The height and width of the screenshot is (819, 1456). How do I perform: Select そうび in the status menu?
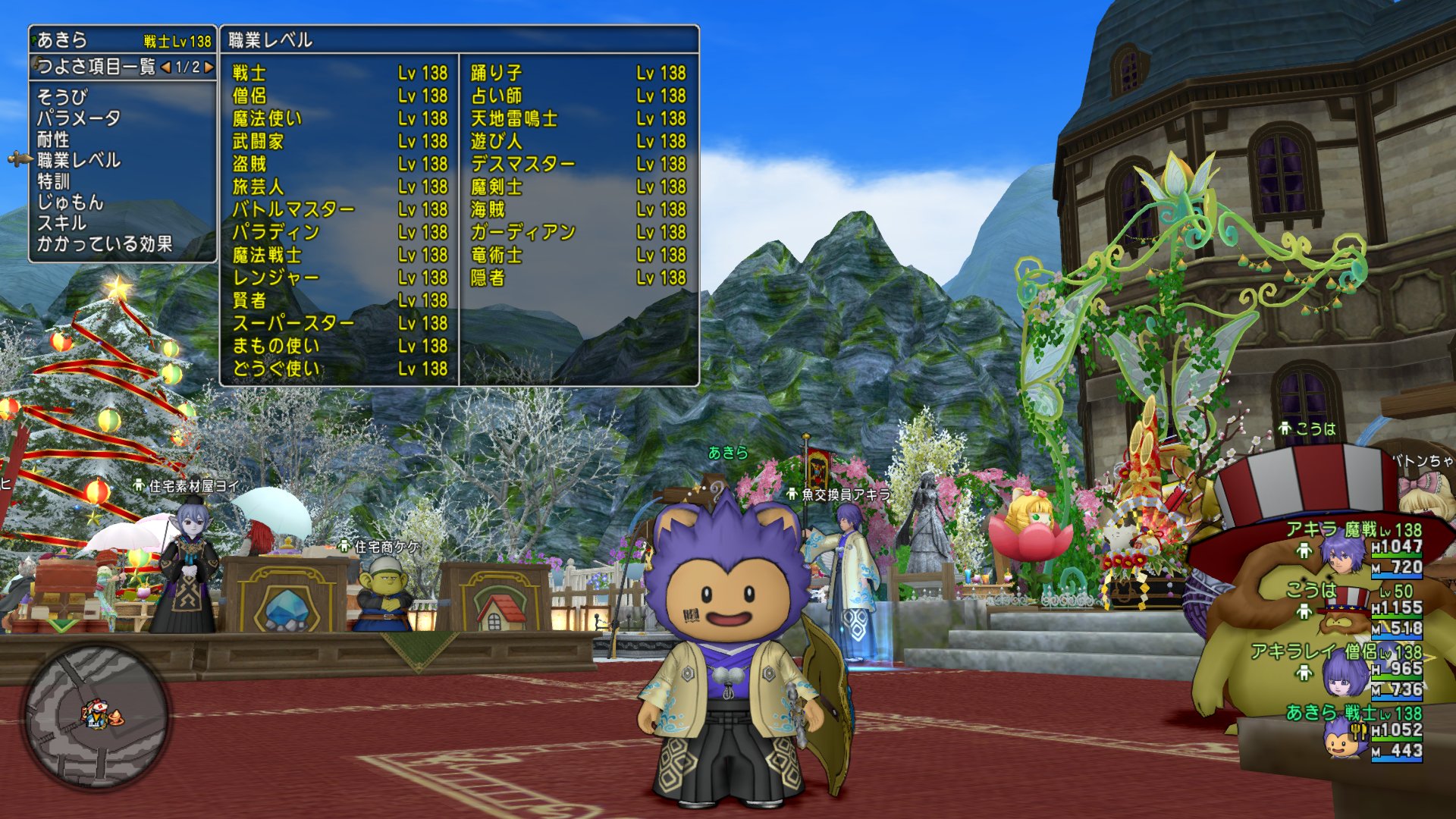[x=63, y=97]
